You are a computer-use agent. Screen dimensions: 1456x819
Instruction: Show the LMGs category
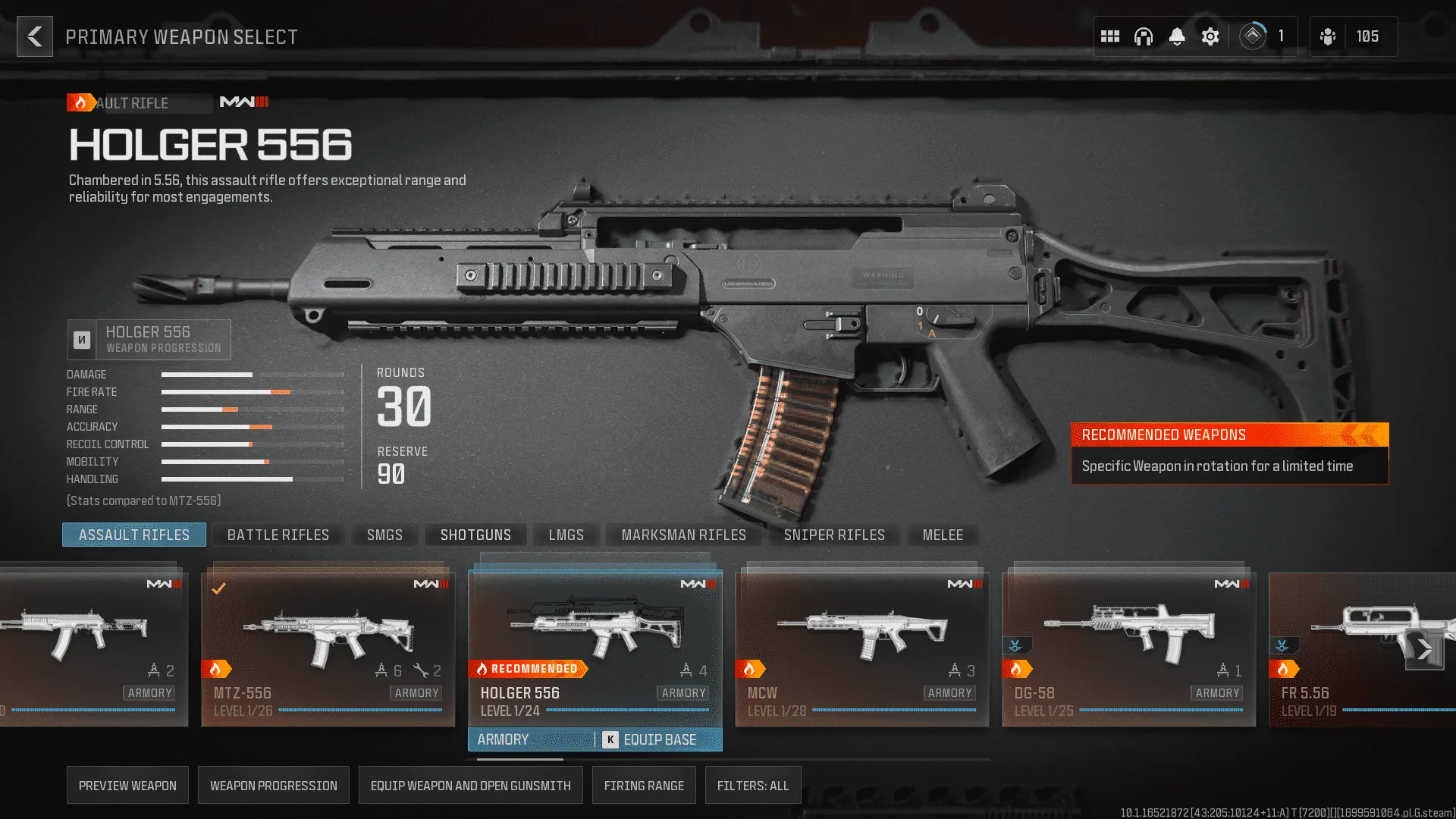coord(566,535)
